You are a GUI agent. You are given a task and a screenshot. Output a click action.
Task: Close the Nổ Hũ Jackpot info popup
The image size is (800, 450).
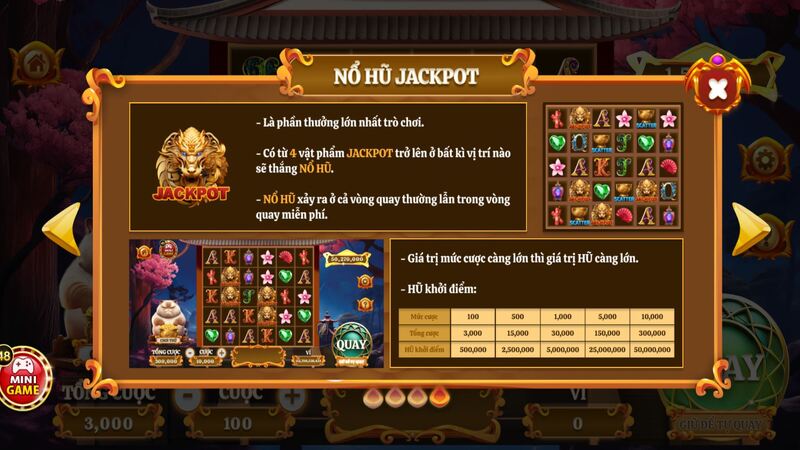pos(717,89)
